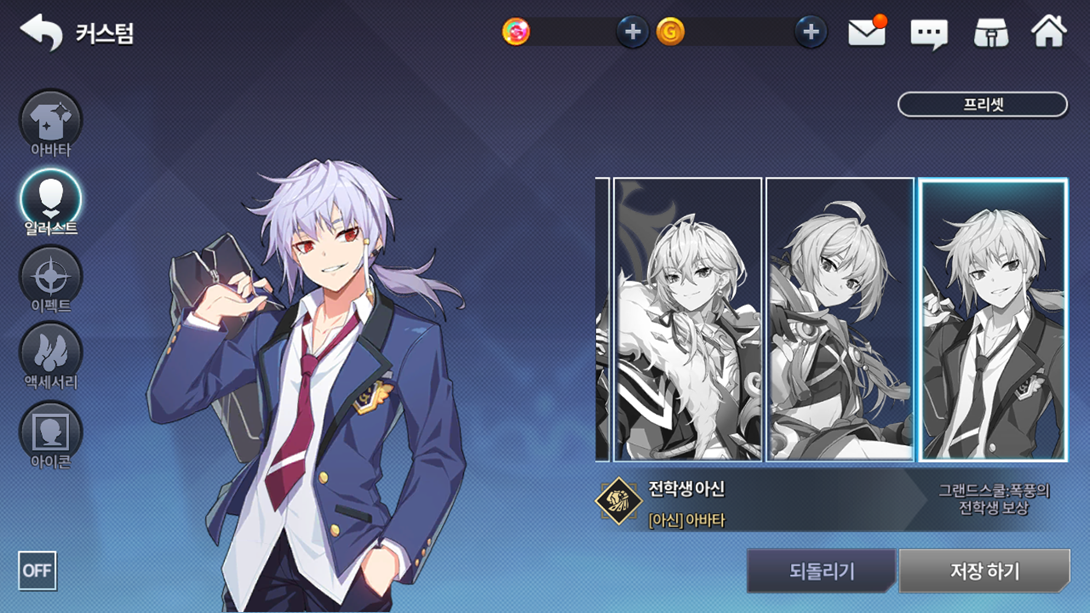Add gold with the plus button
The image size is (1090, 613).
(810, 32)
